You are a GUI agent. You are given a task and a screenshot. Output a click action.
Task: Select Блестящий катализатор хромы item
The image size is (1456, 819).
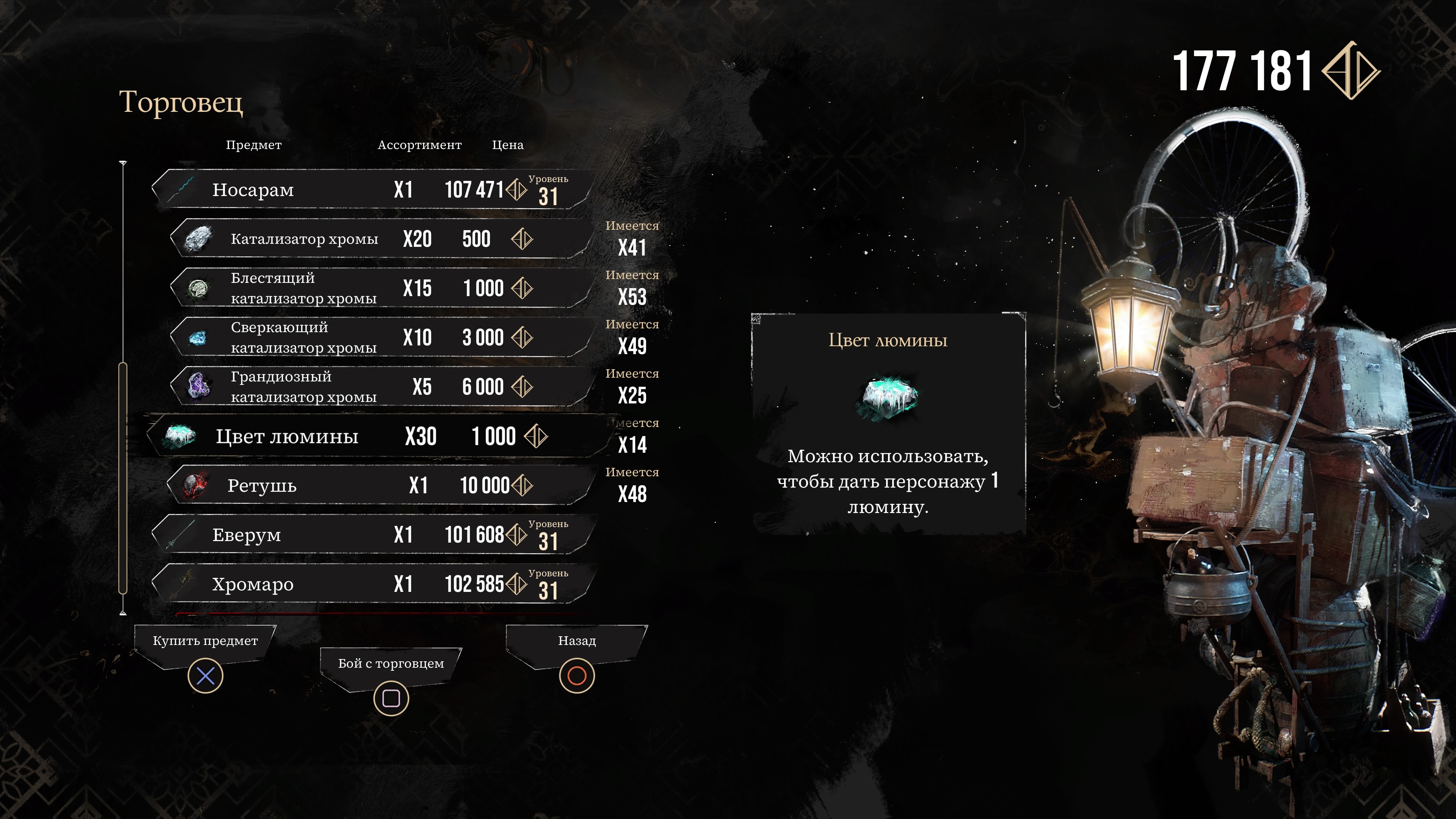(x=379, y=288)
